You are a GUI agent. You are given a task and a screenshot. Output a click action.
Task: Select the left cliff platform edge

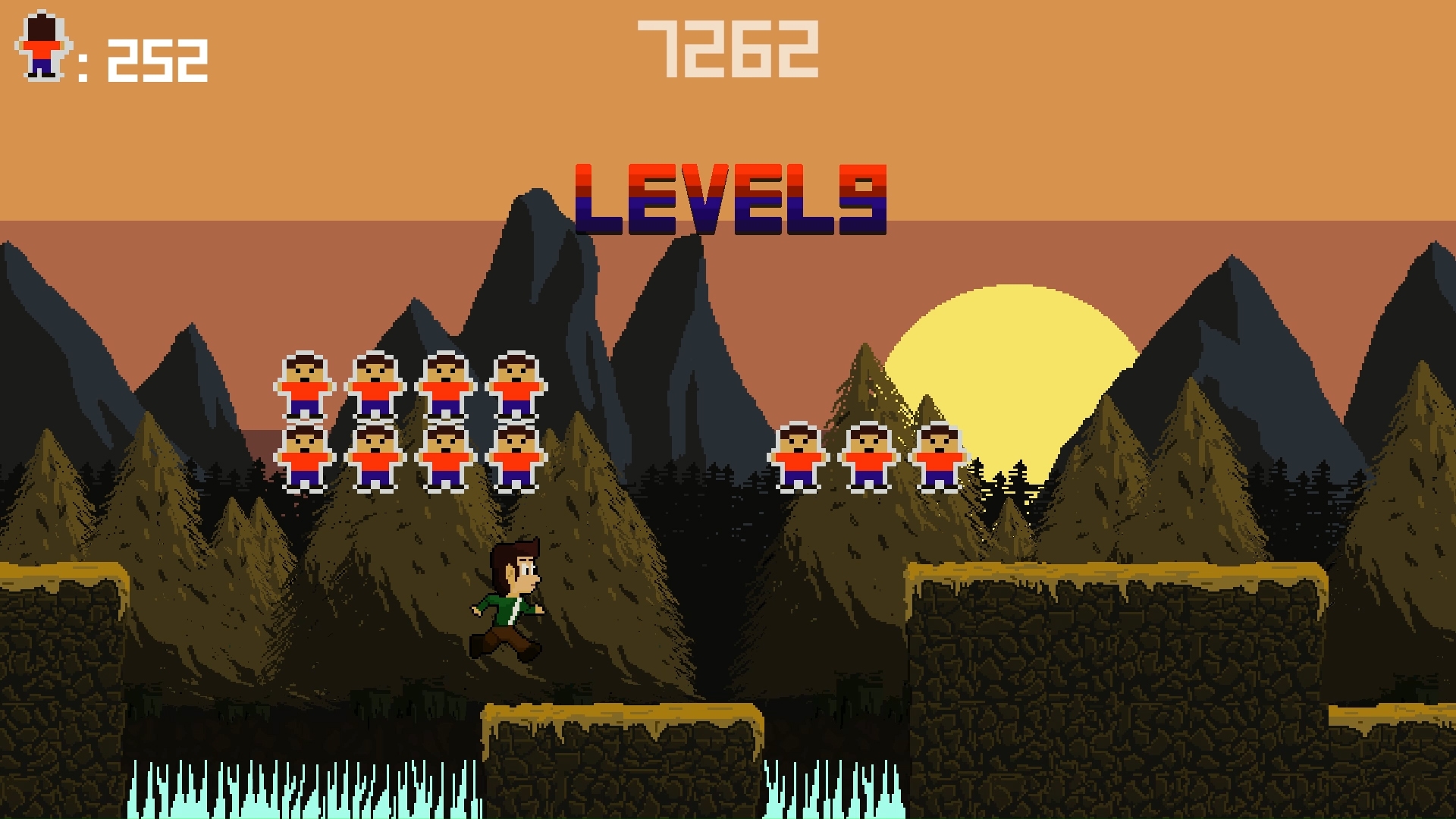[61, 607]
